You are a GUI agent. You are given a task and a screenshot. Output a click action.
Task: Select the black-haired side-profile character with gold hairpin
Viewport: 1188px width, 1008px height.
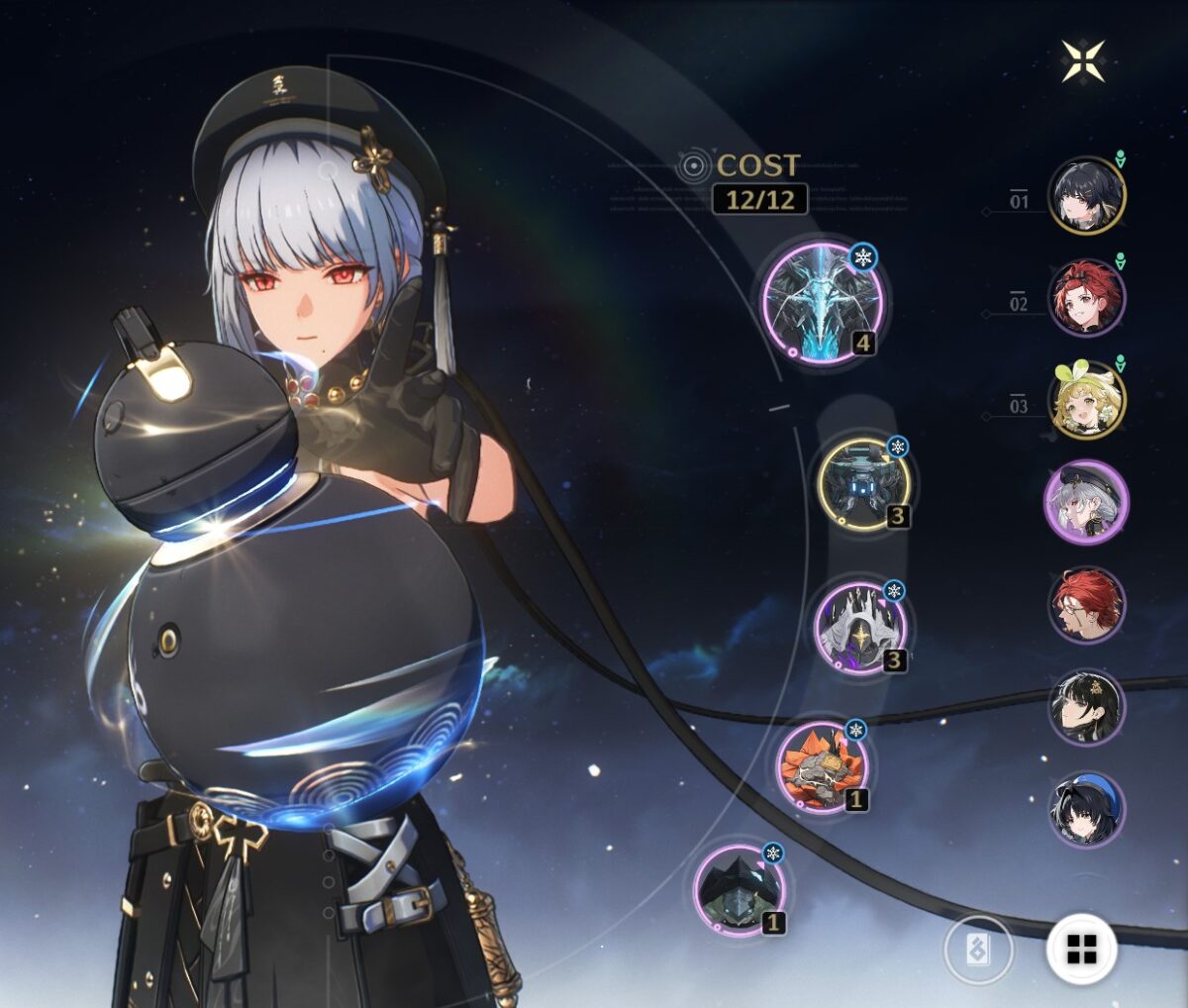[x=1087, y=707]
